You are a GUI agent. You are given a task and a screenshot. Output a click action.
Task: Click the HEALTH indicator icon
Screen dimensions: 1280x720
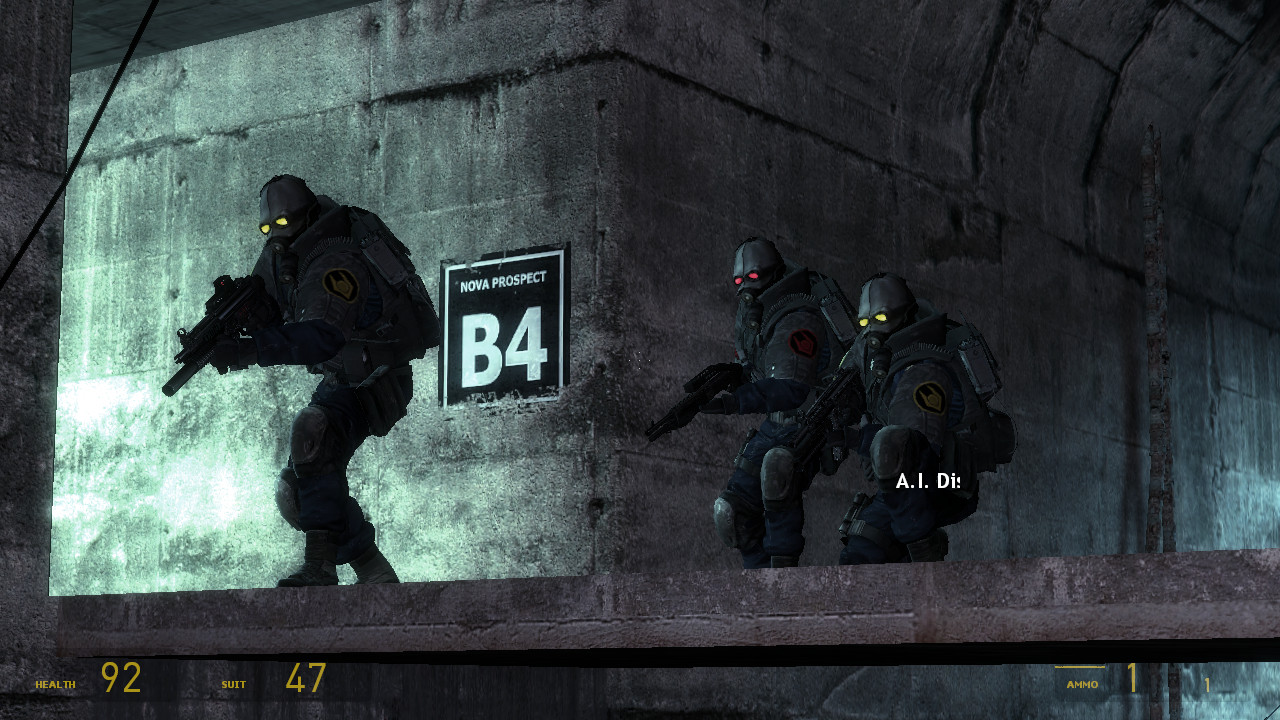(x=55, y=686)
